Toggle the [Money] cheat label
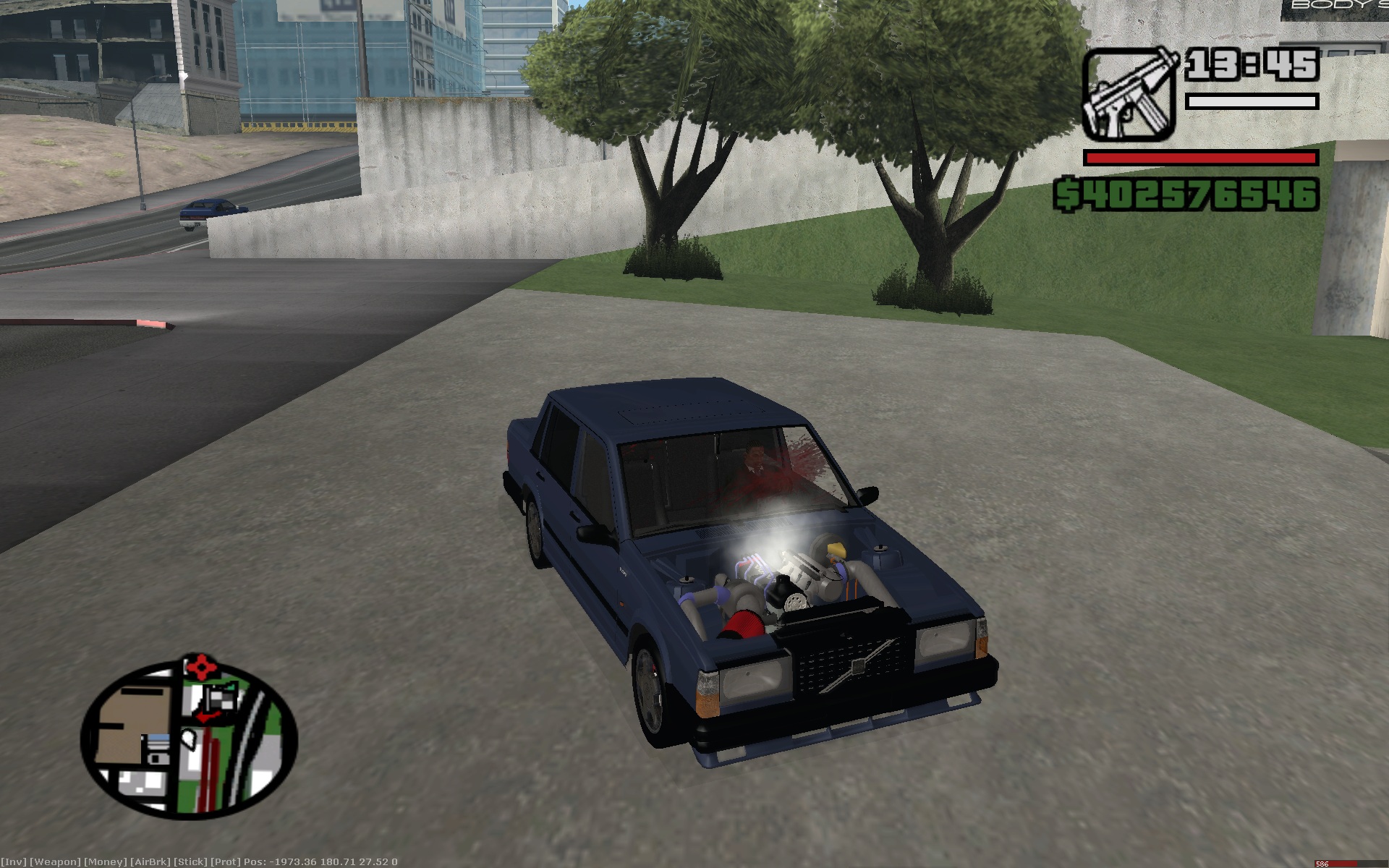 click(106, 861)
